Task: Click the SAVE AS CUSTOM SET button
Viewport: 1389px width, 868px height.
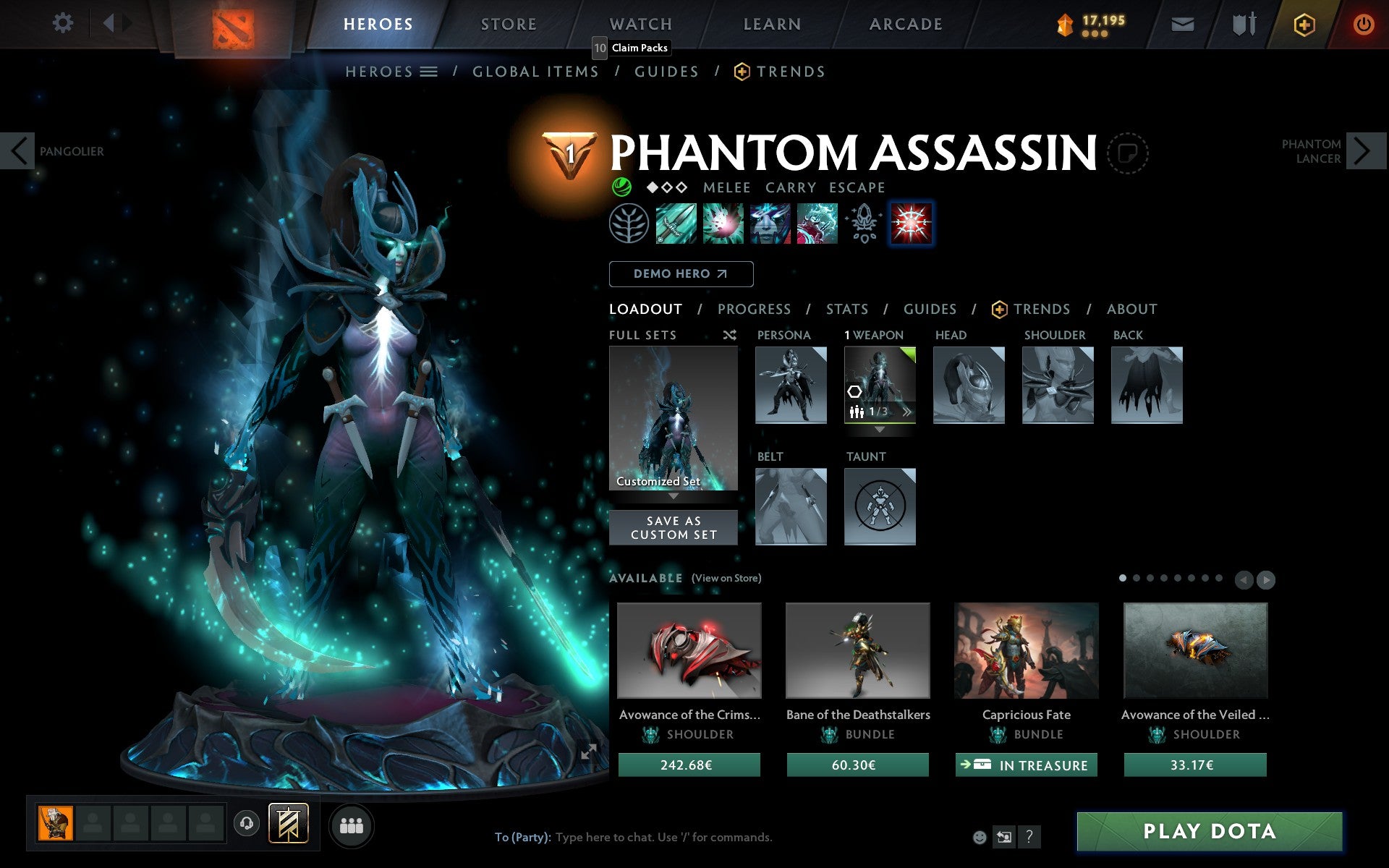Action: [x=673, y=527]
